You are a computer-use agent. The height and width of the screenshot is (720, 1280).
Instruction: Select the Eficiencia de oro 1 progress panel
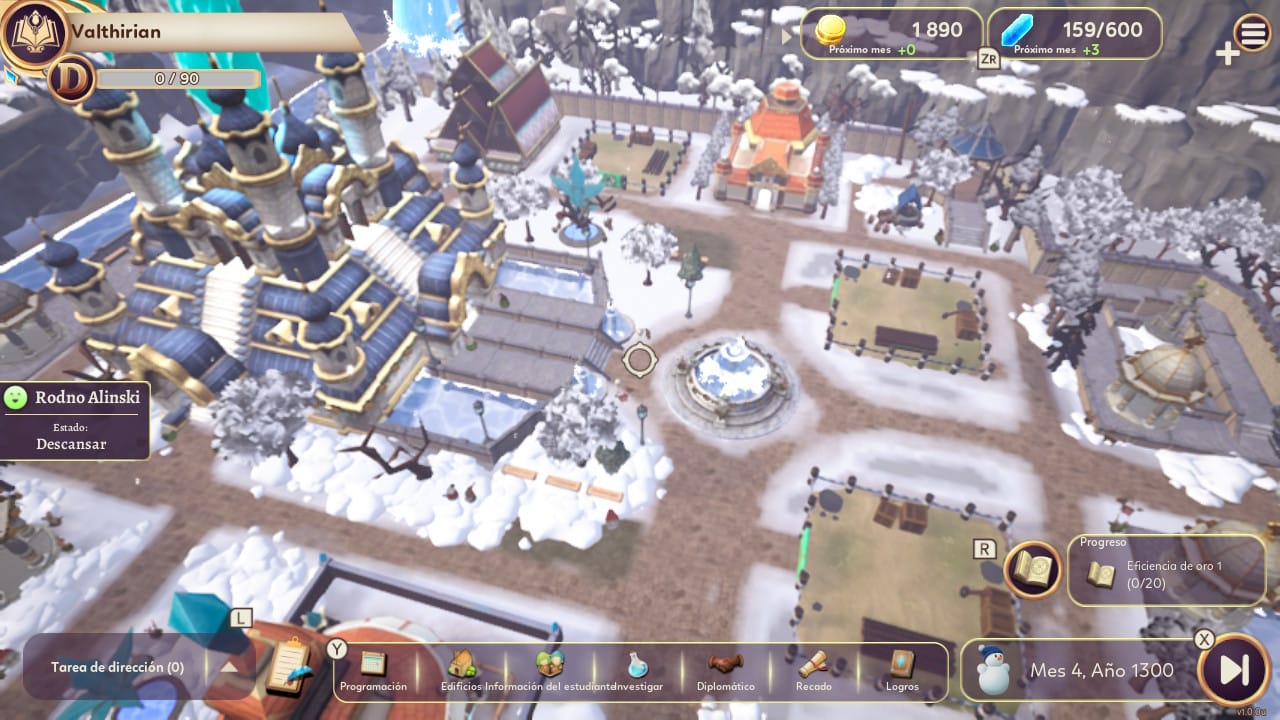(1166, 571)
